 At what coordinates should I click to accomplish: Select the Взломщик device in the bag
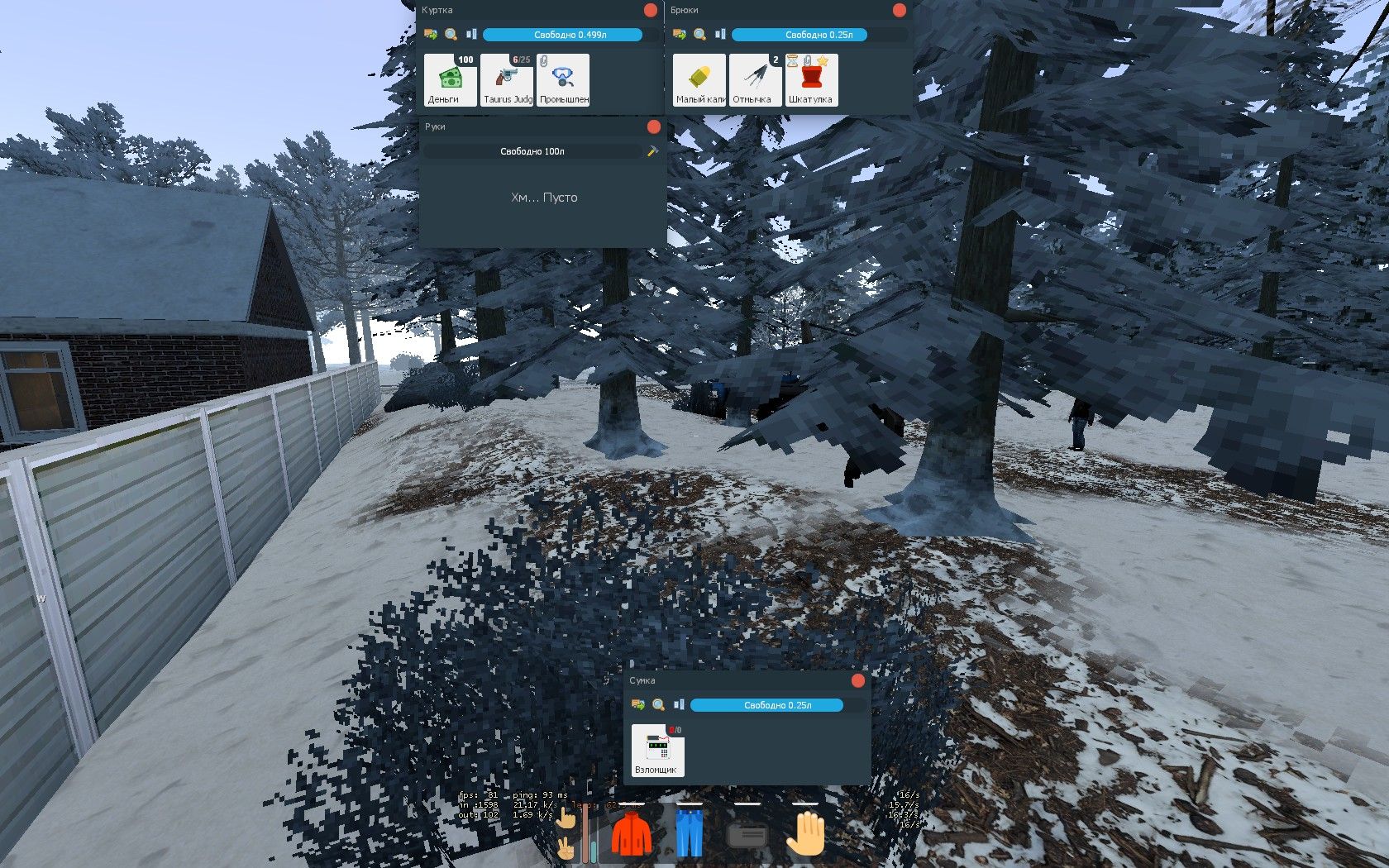click(x=657, y=751)
